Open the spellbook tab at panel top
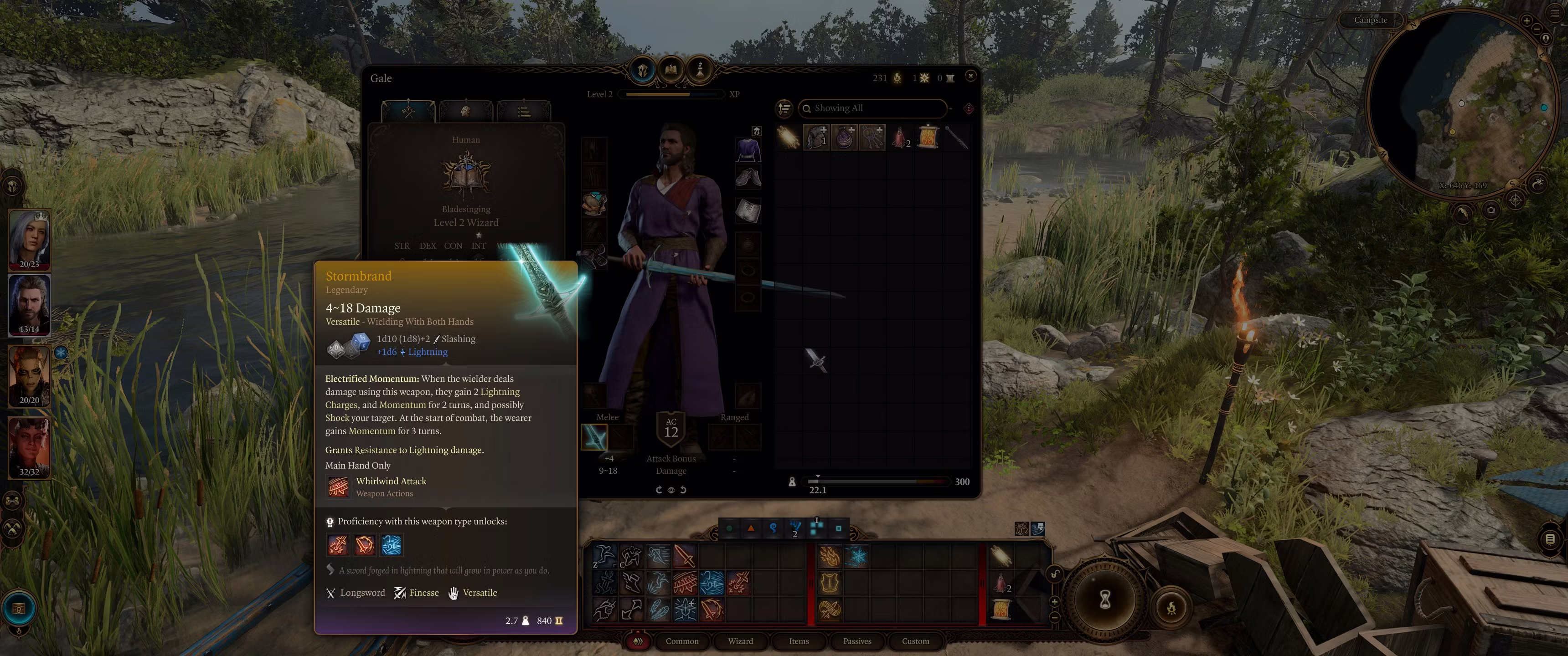1568x656 pixels. pyautogui.click(x=671, y=70)
